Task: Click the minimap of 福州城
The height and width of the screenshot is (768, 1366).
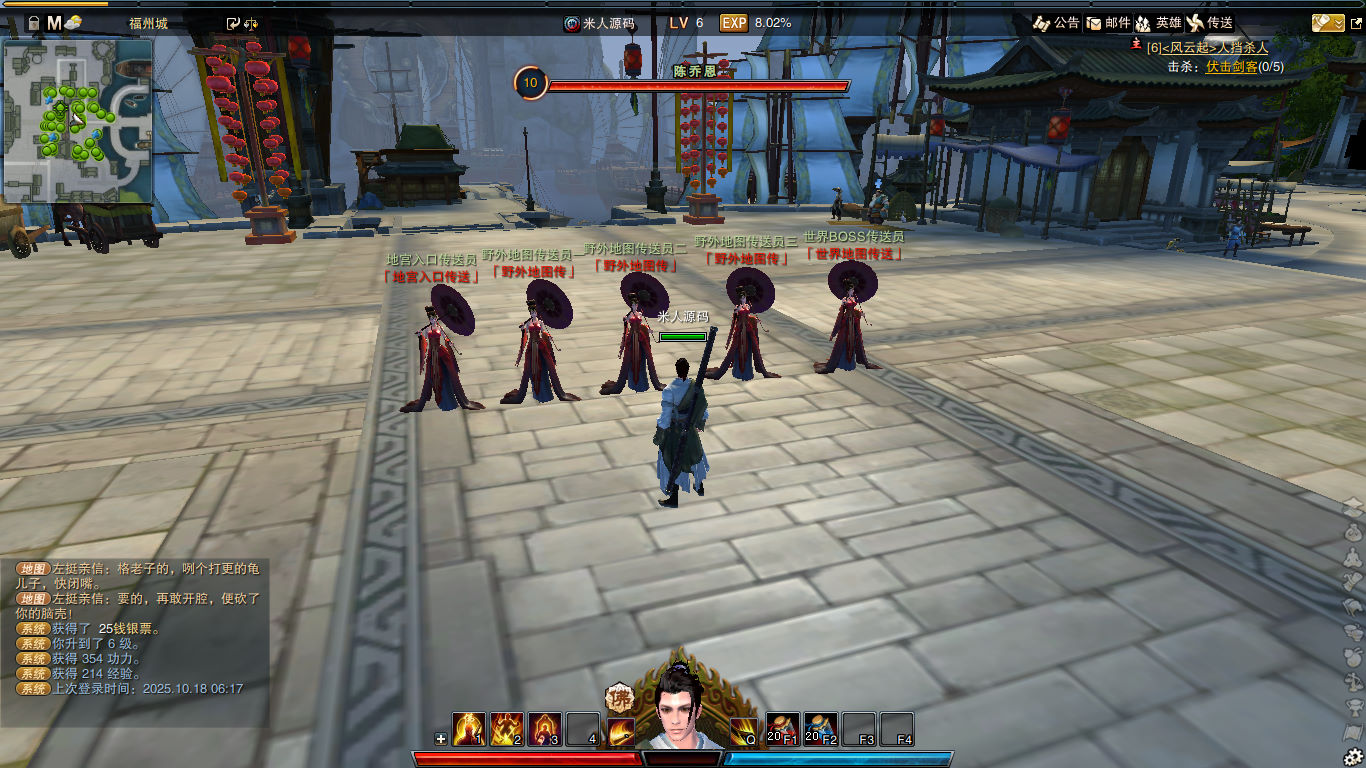Action: 78,120
